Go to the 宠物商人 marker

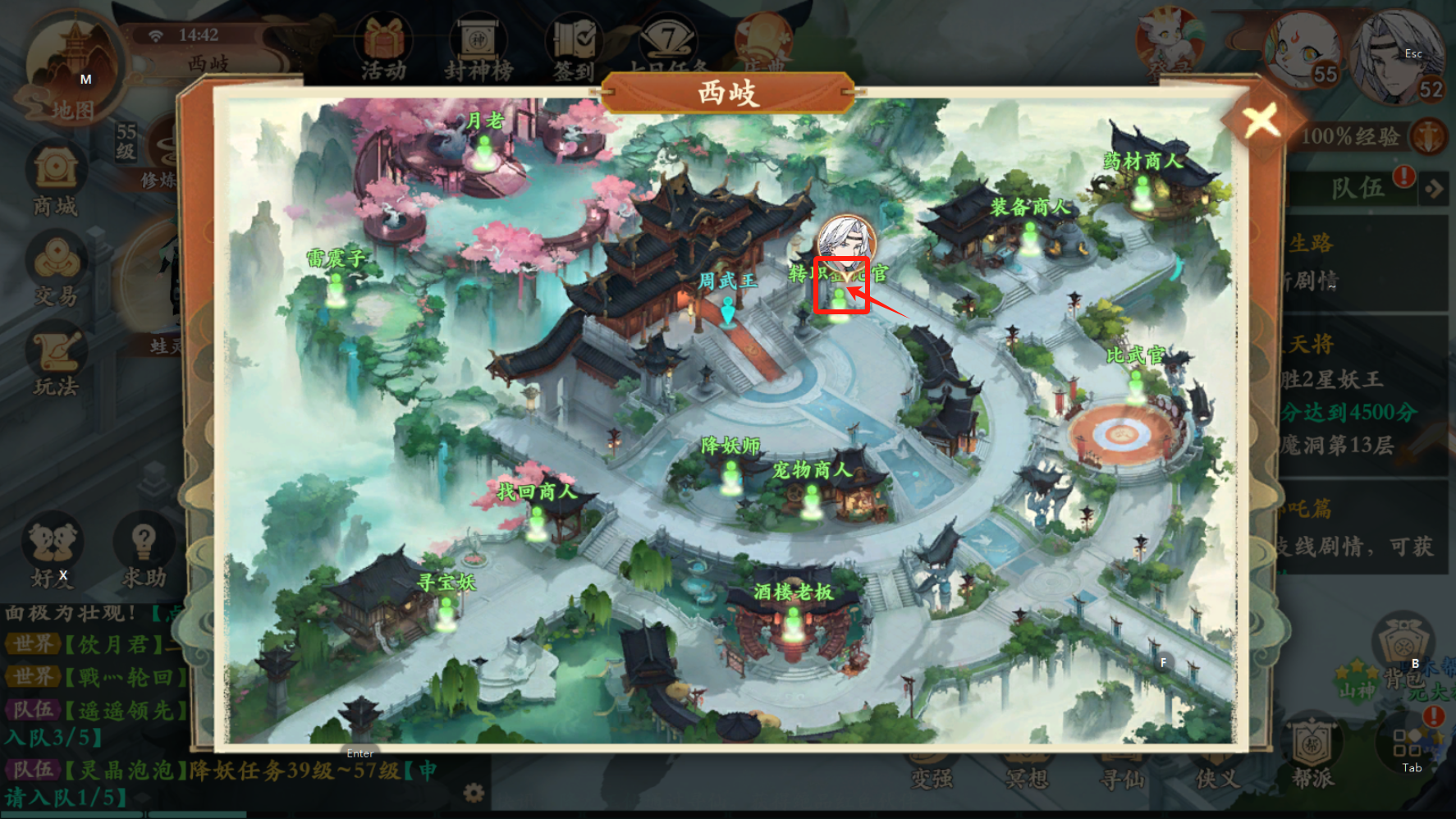pos(811,498)
